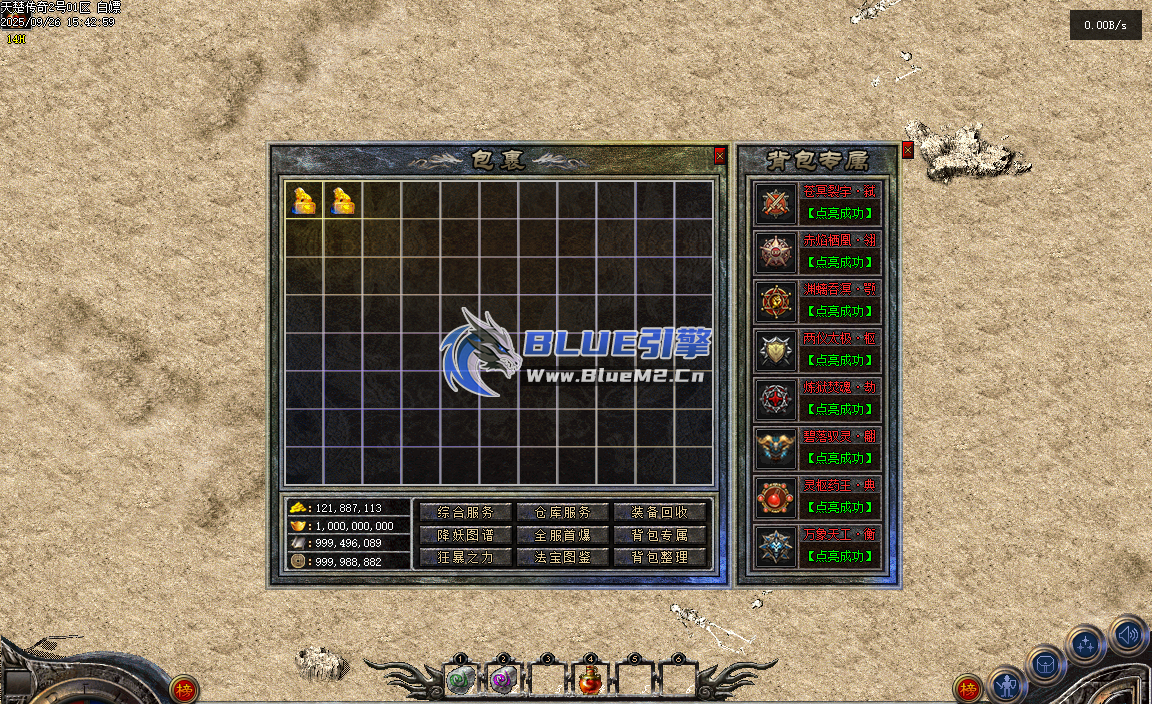Select the first gold item in the bag
Image resolution: width=1152 pixels, height=704 pixels.
tap(304, 200)
